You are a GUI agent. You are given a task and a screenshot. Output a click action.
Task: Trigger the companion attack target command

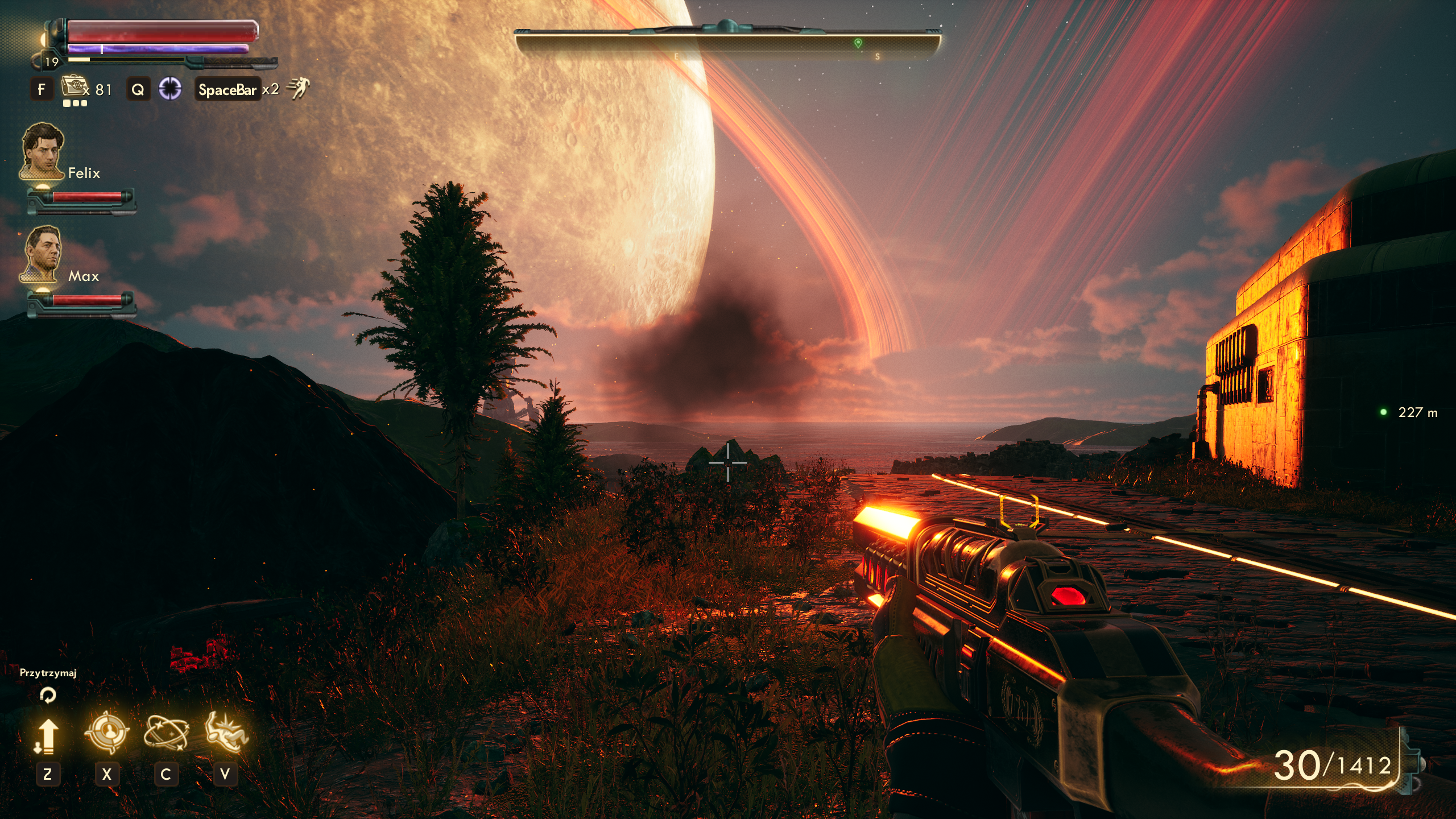[x=106, y=732]
